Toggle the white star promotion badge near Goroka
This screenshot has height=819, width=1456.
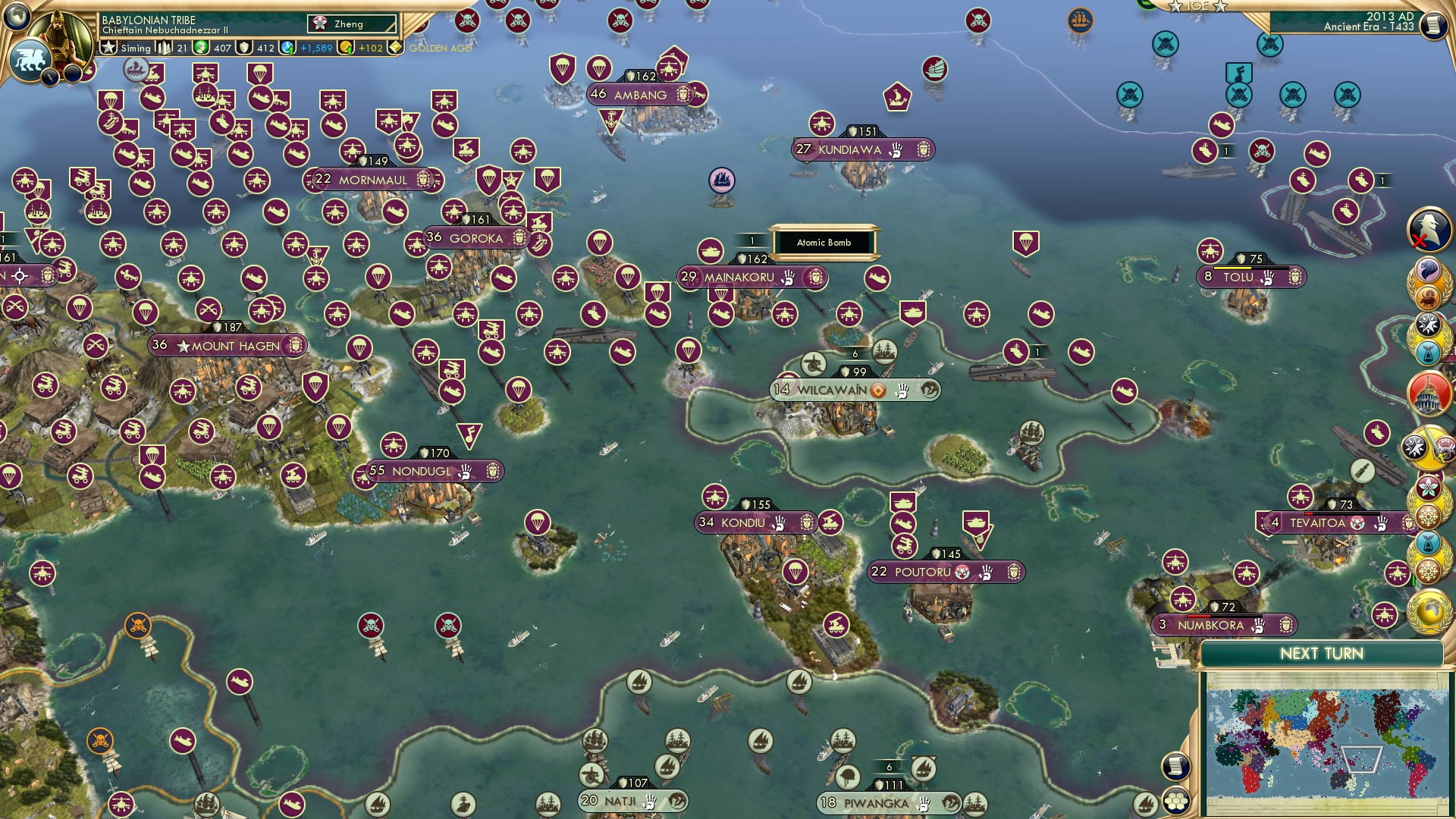(510, 180)
